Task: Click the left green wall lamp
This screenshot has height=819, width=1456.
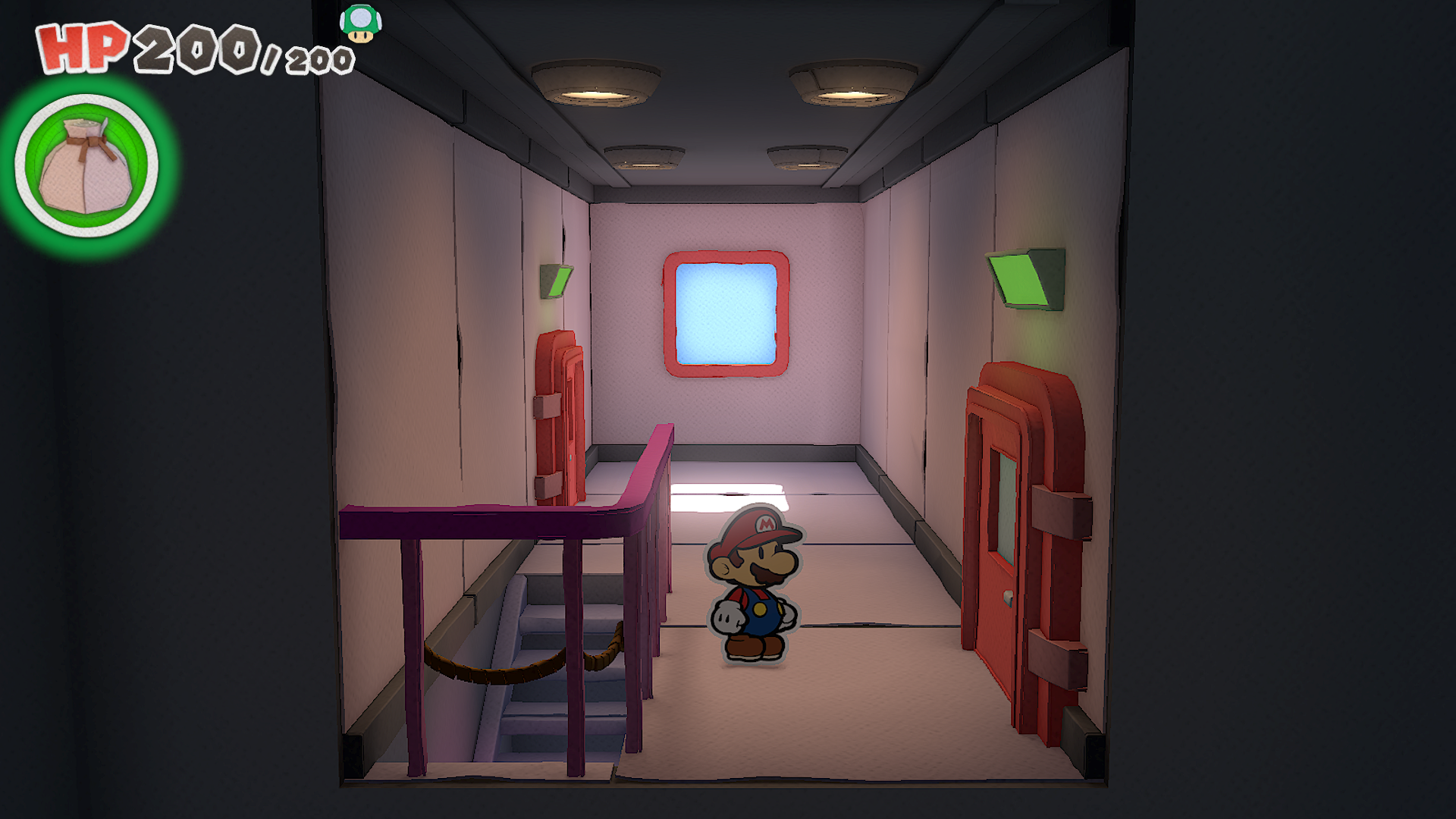Action: pyautogui.click(x=556, y=282)
